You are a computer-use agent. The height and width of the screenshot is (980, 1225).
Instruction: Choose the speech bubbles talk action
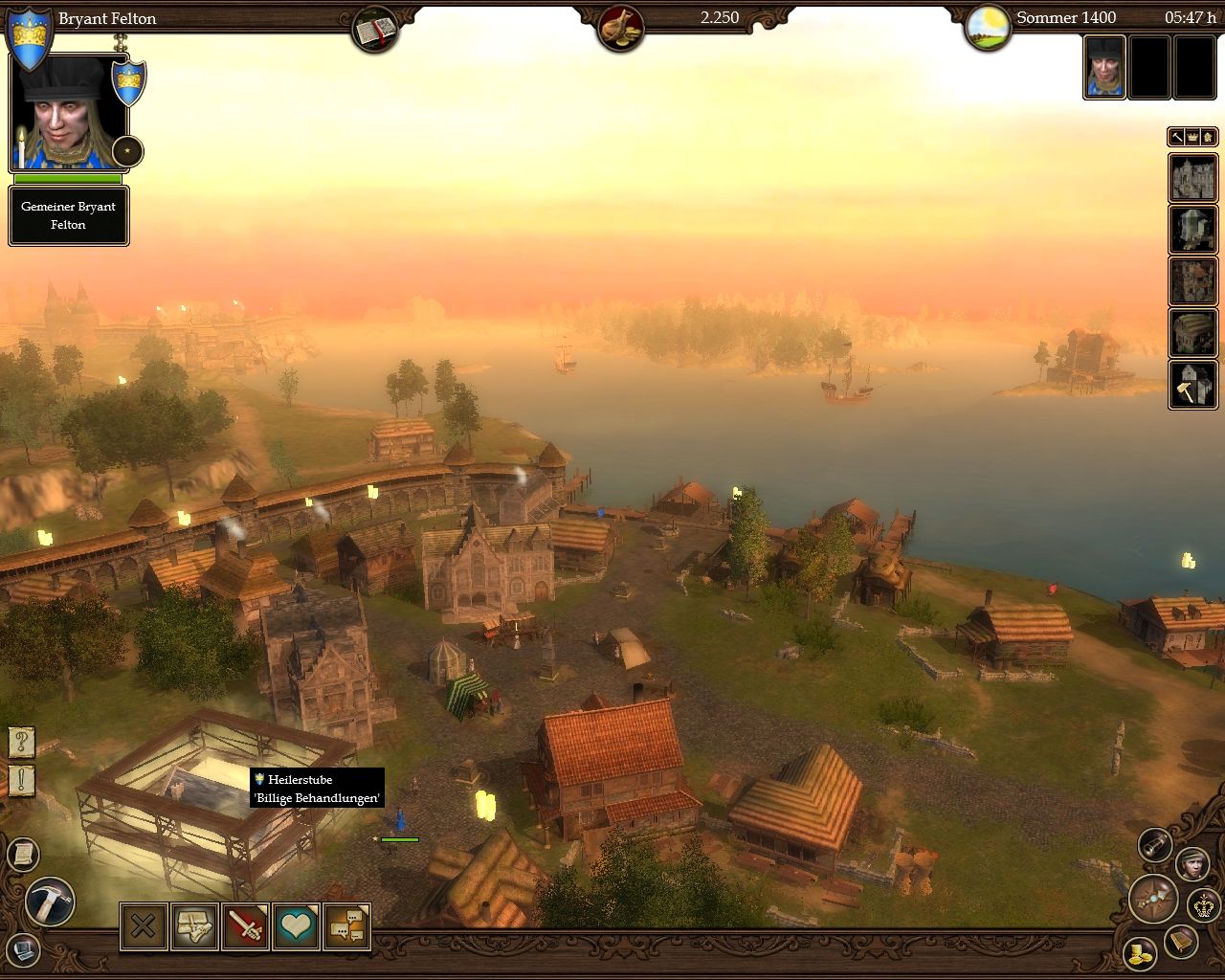[x=346, y=926]
